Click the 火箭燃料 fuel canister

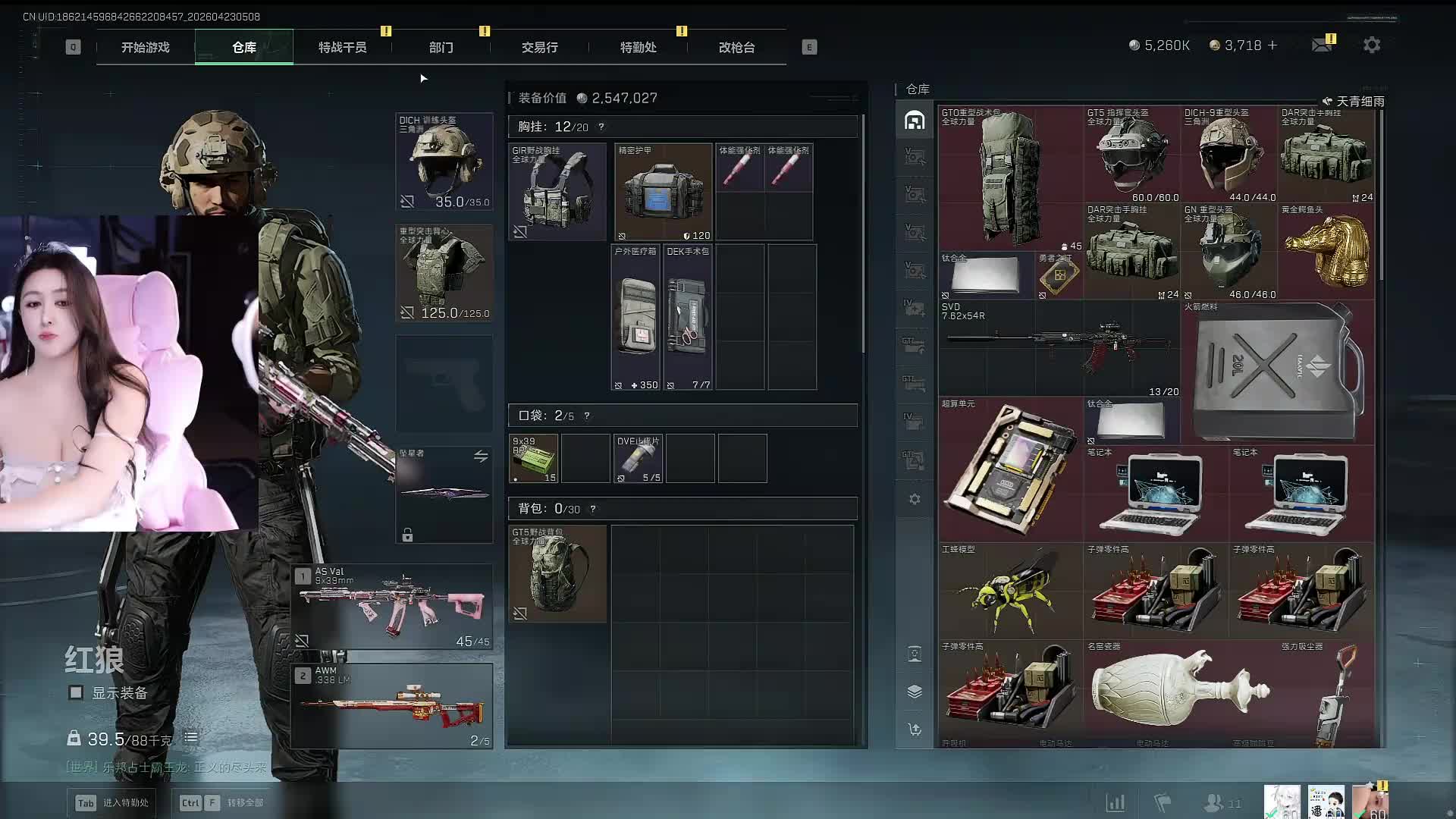click(x=1277, y=372)
